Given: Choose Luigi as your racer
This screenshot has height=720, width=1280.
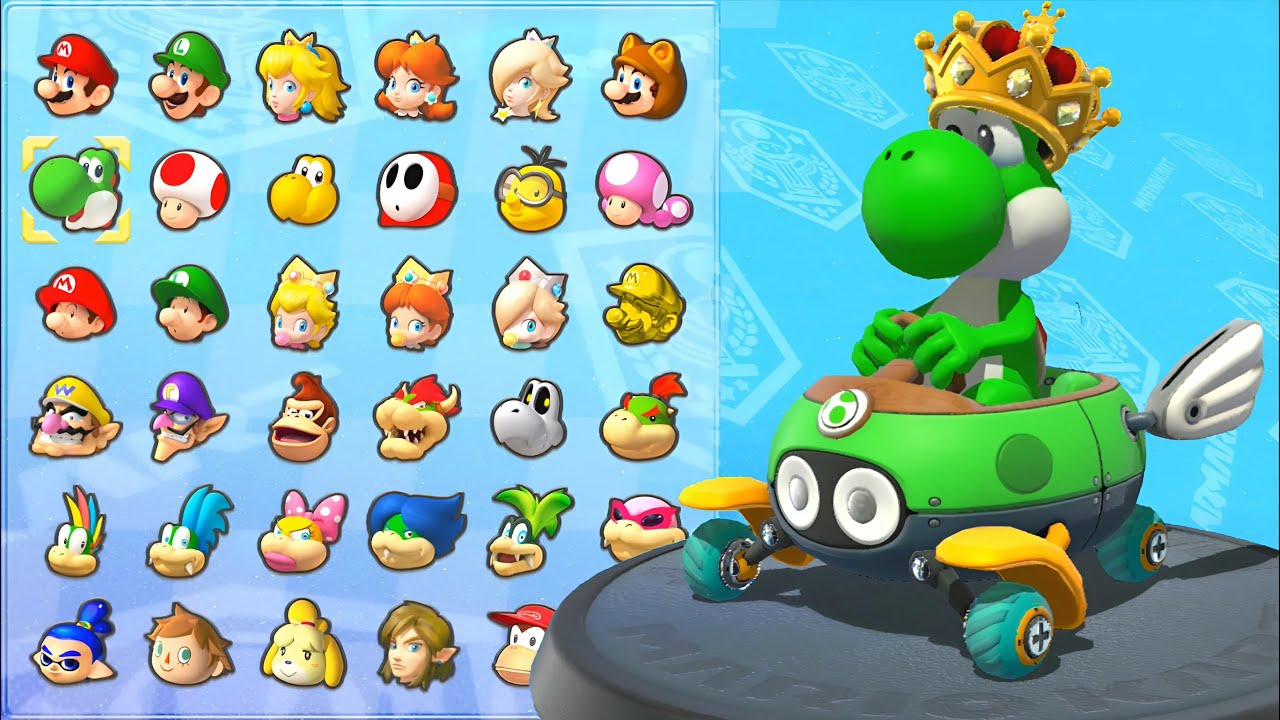Looking at the screenshot, I should [x=190, y=77].
